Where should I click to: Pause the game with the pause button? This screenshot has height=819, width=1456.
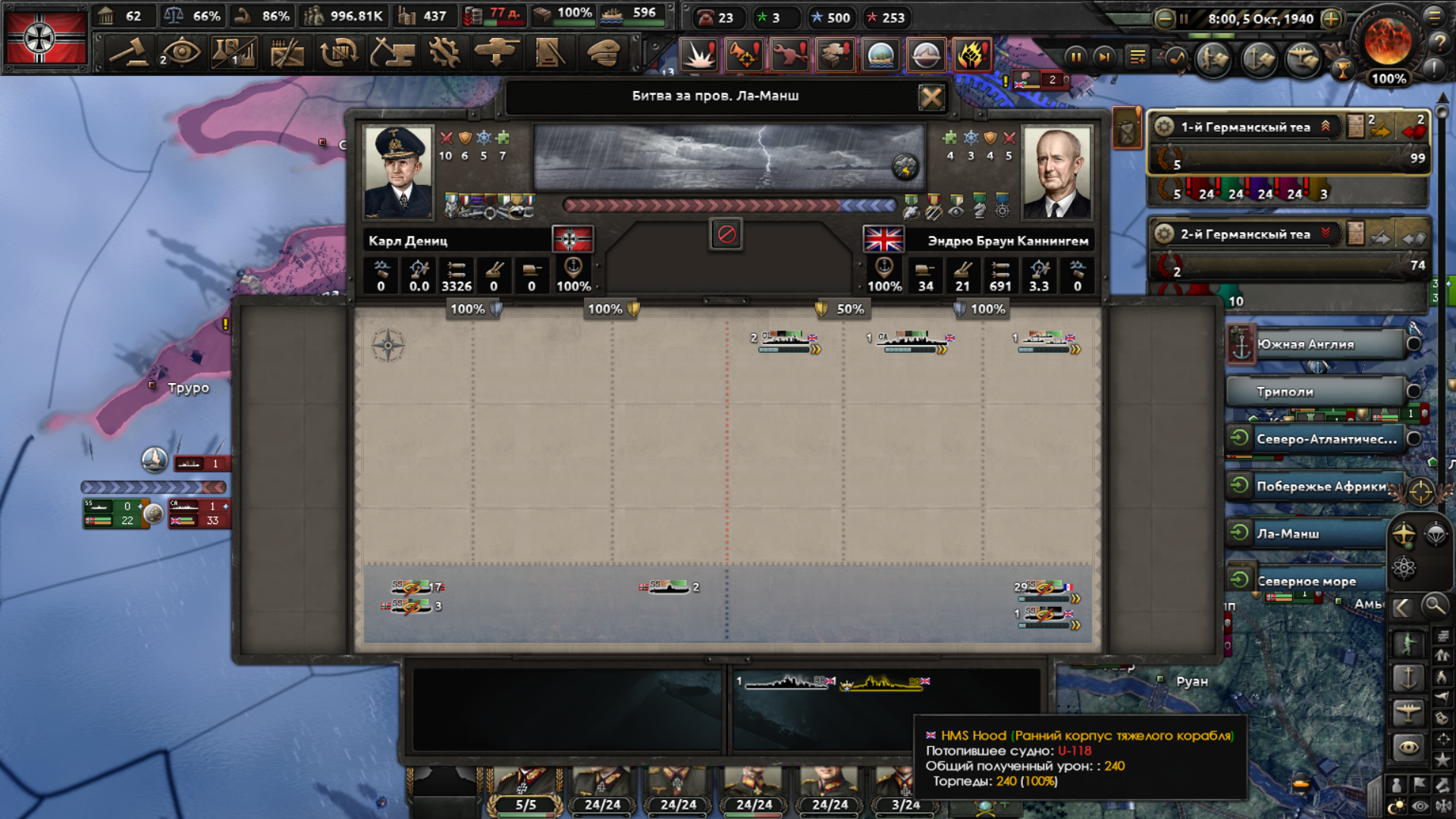[x=1075, y=57]
